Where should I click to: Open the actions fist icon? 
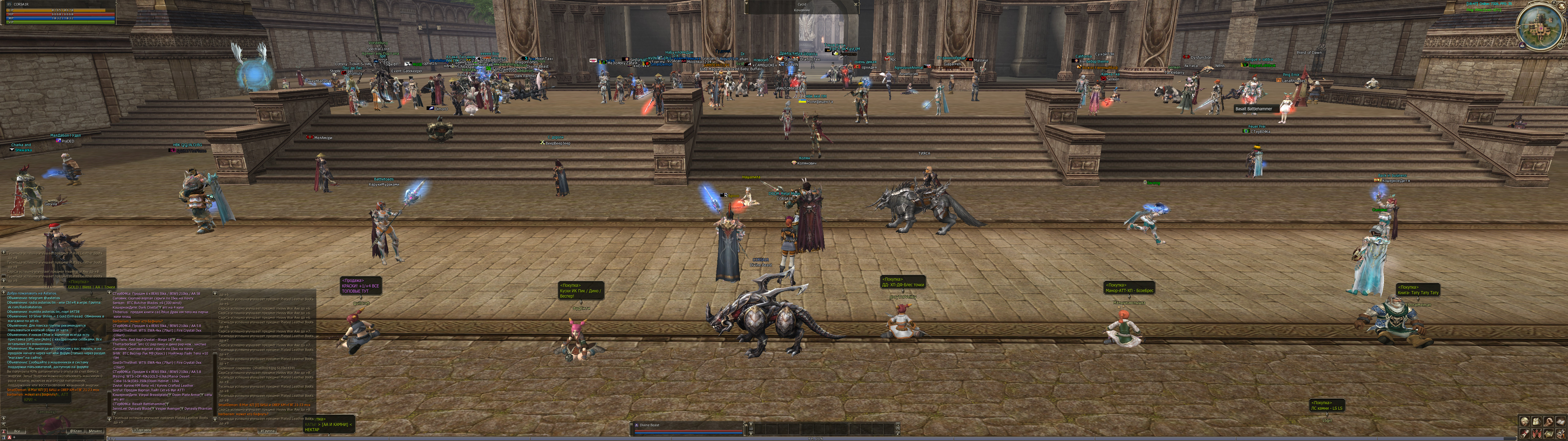click(x=1548, y=421)
